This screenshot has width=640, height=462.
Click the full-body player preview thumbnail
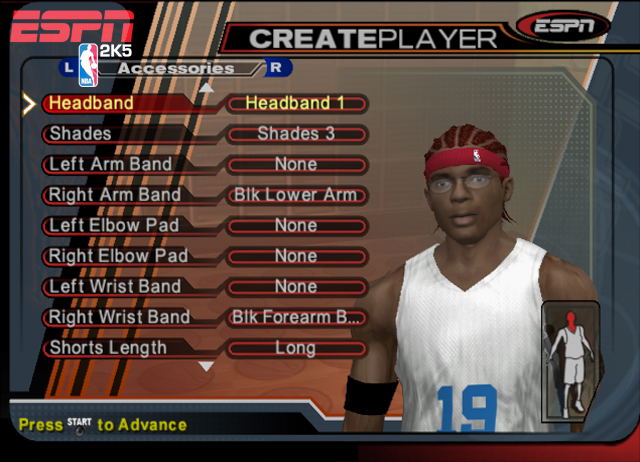(570, 364)
